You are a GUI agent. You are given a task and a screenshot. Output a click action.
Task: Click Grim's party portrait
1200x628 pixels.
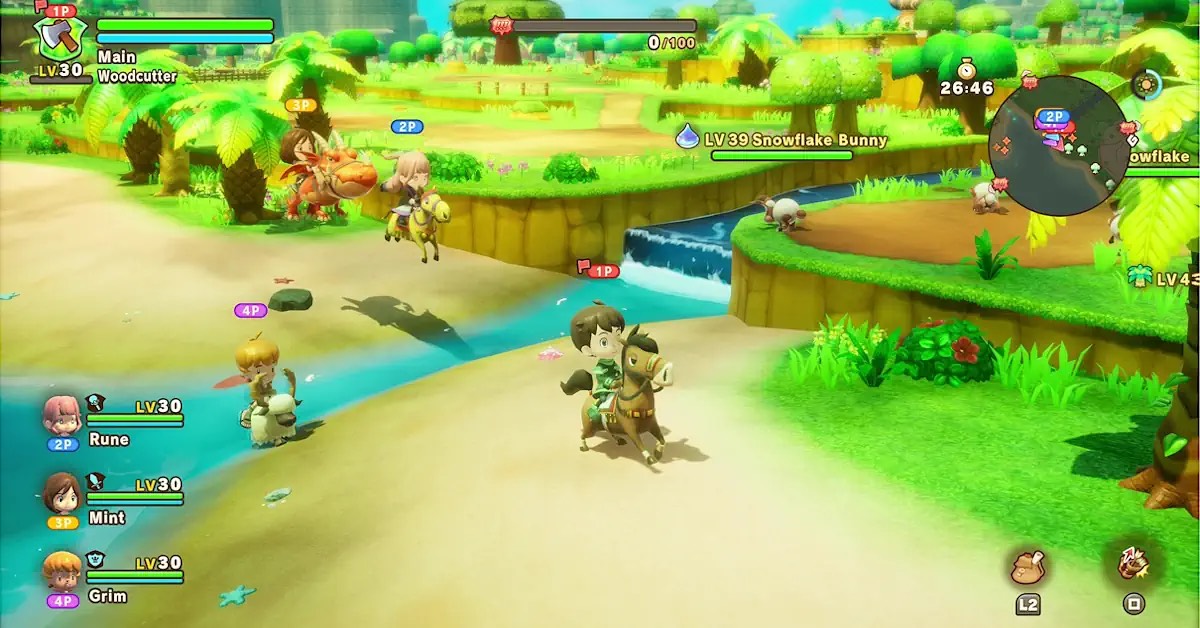point(62,570)
